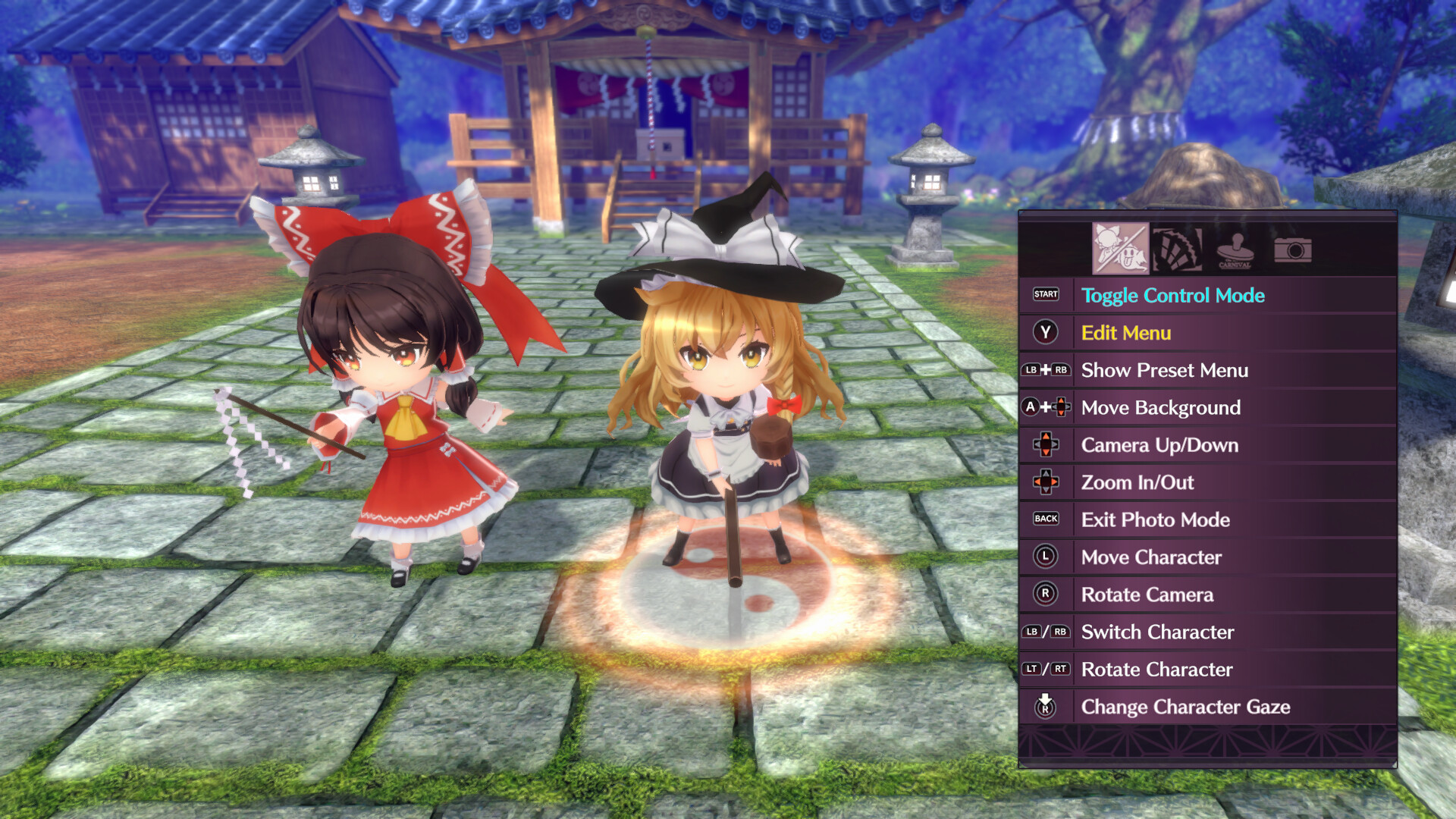The height and width of the screenshot is (819, 1456).
Task: Click the left-stick icon beside Move Character
Action: coord(1046,557)
